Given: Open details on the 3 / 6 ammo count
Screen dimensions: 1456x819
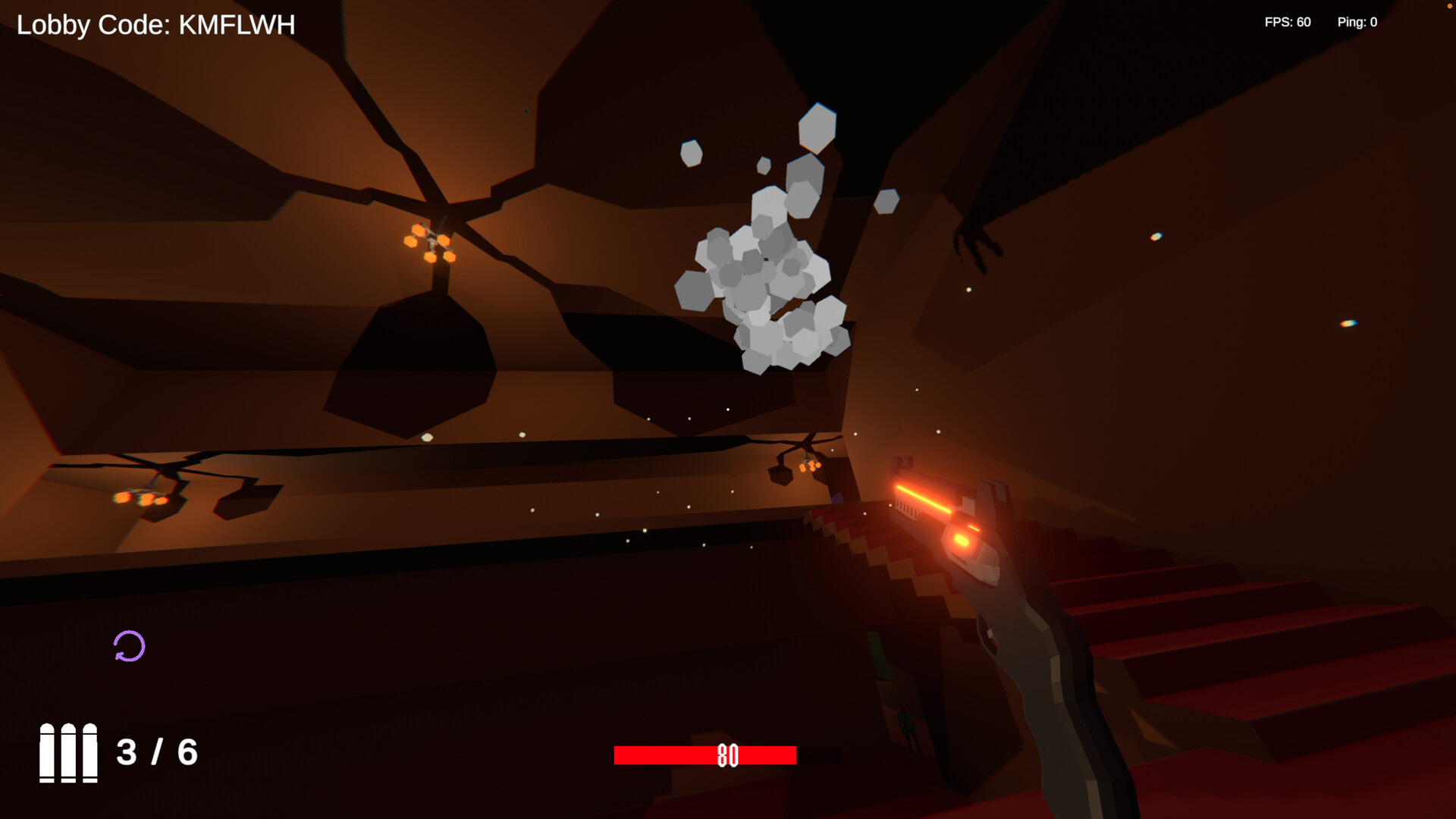Looking at the screenshot, I should coord(155,753).
